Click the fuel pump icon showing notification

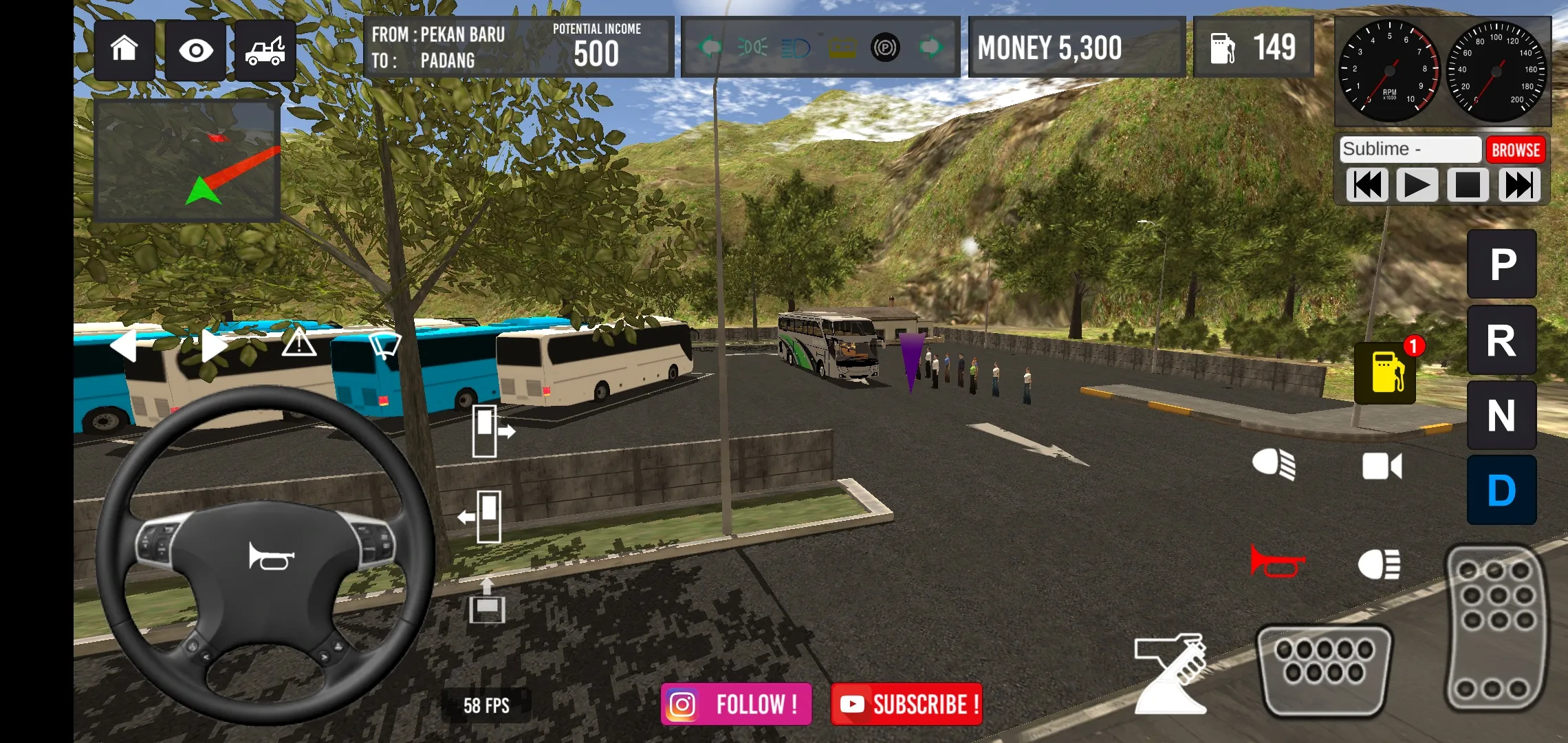coord(1386,374)
